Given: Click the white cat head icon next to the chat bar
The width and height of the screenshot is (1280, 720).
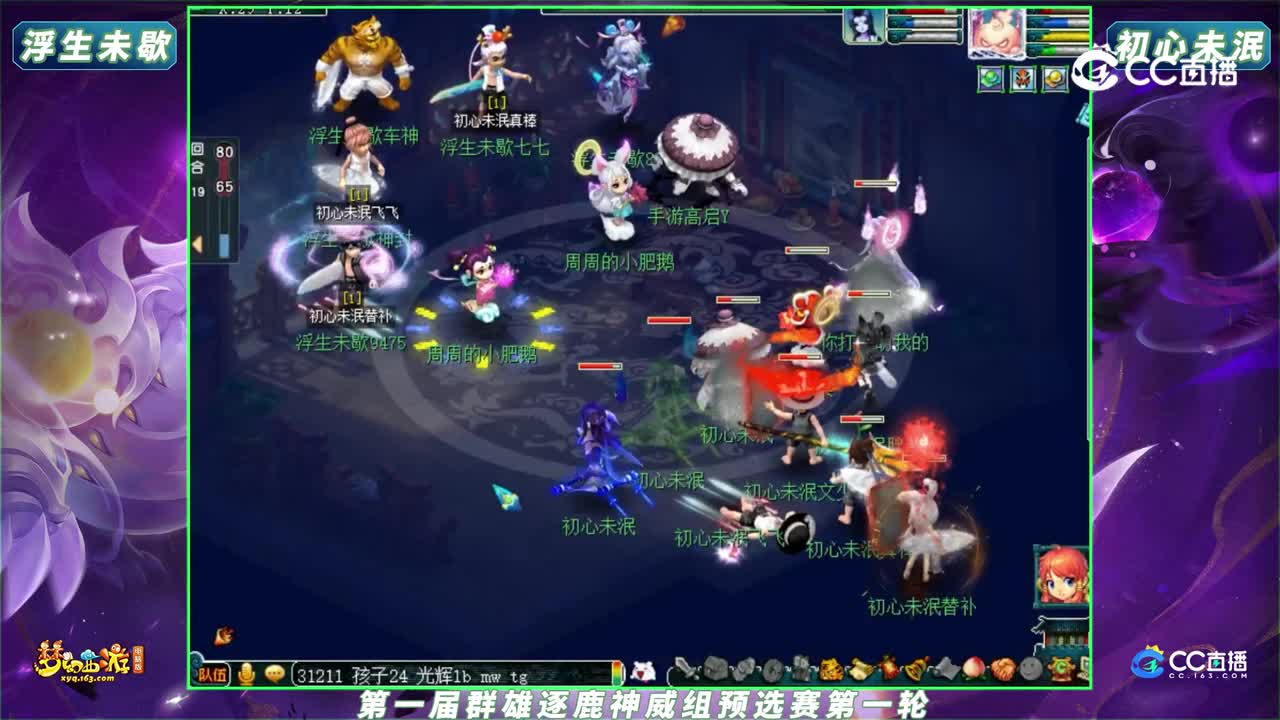Looking at the screenshot, I should pyautogui.click(x=642, y=671).
